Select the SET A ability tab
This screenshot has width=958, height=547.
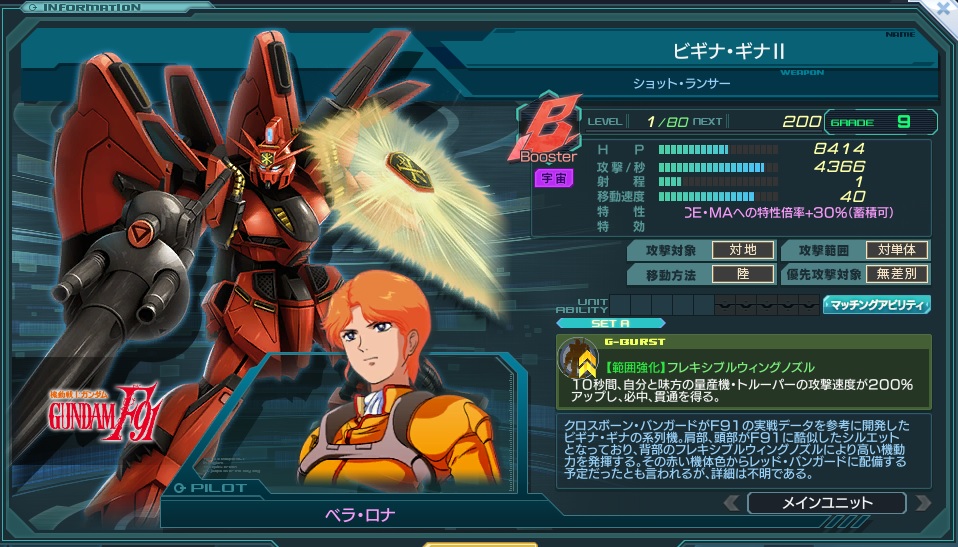597,323
